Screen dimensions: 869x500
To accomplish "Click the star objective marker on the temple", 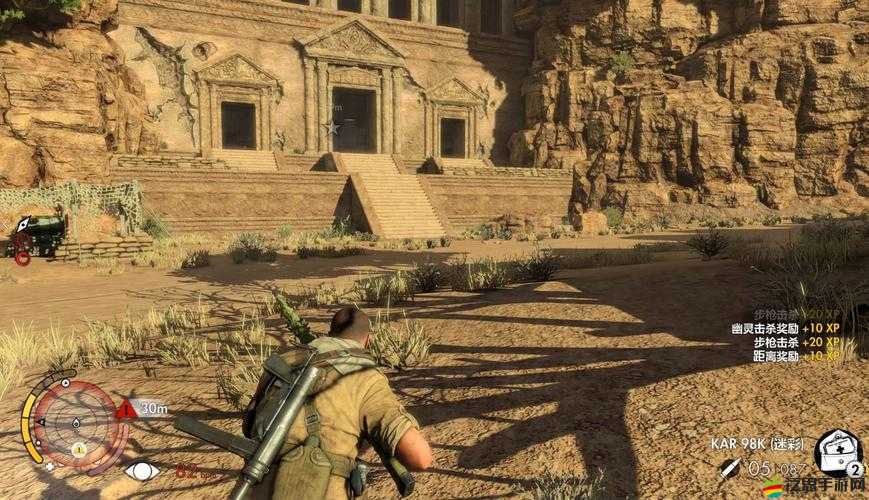I will 331,127.
